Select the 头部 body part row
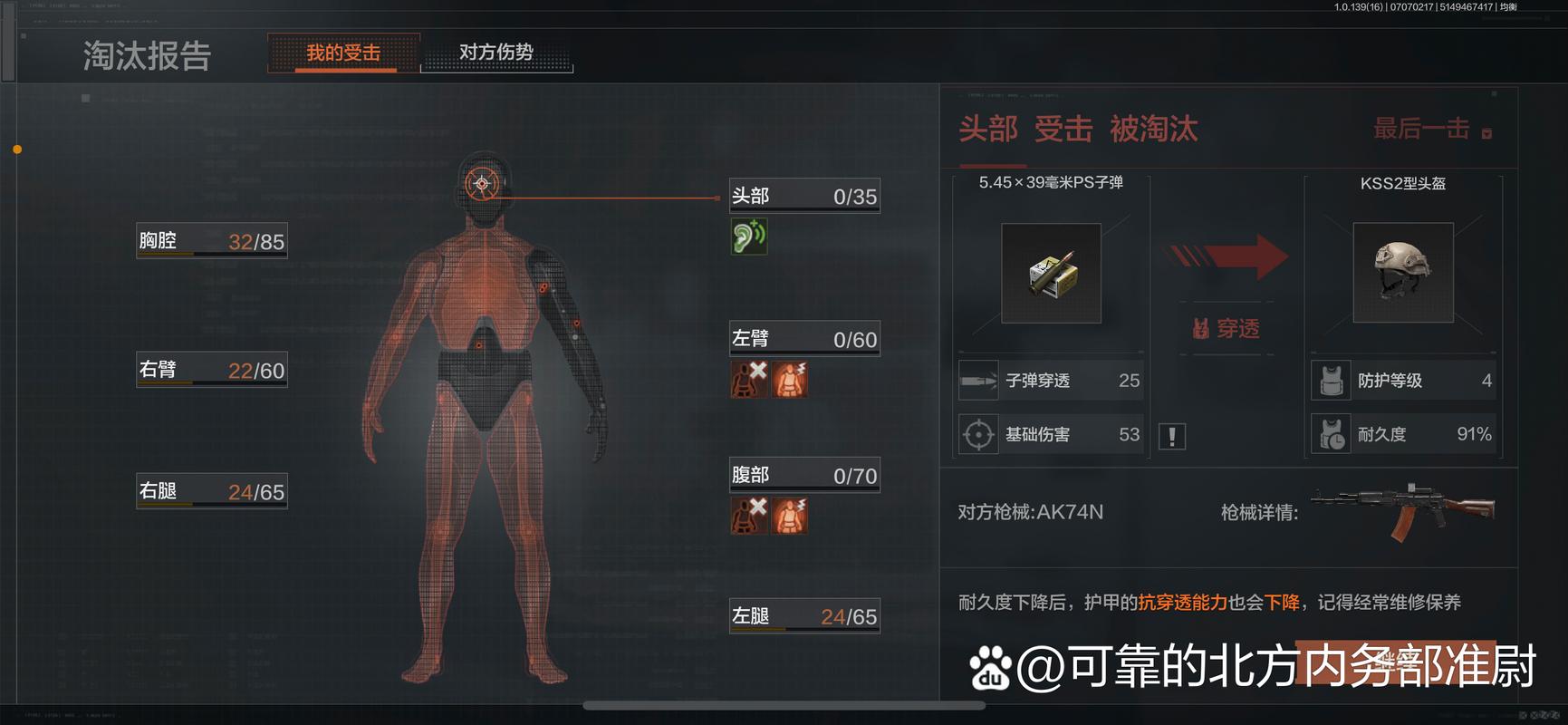1568x725 pixels. pos(804,196)
